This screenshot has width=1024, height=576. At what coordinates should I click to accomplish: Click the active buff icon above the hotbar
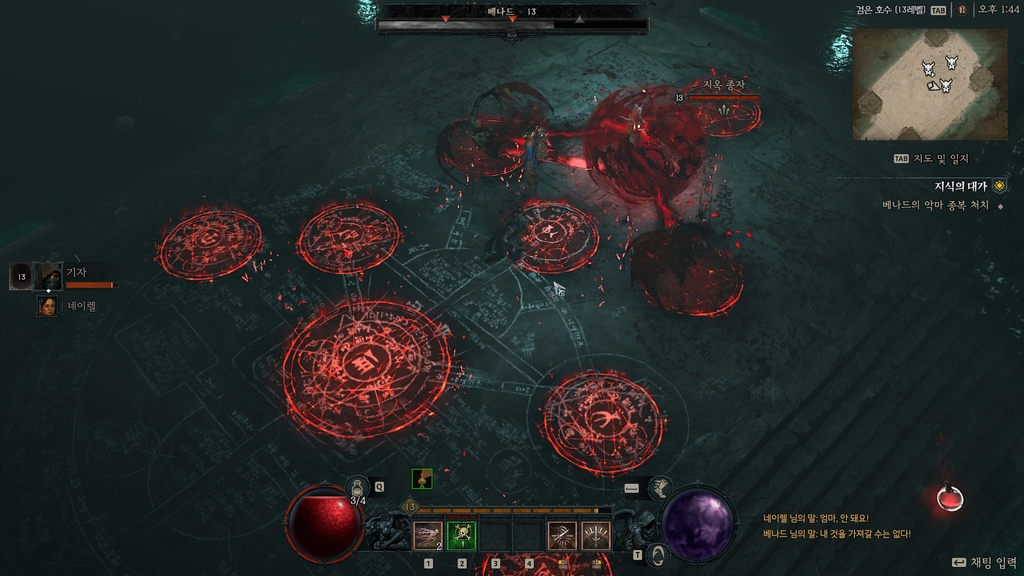click(422, 479)
